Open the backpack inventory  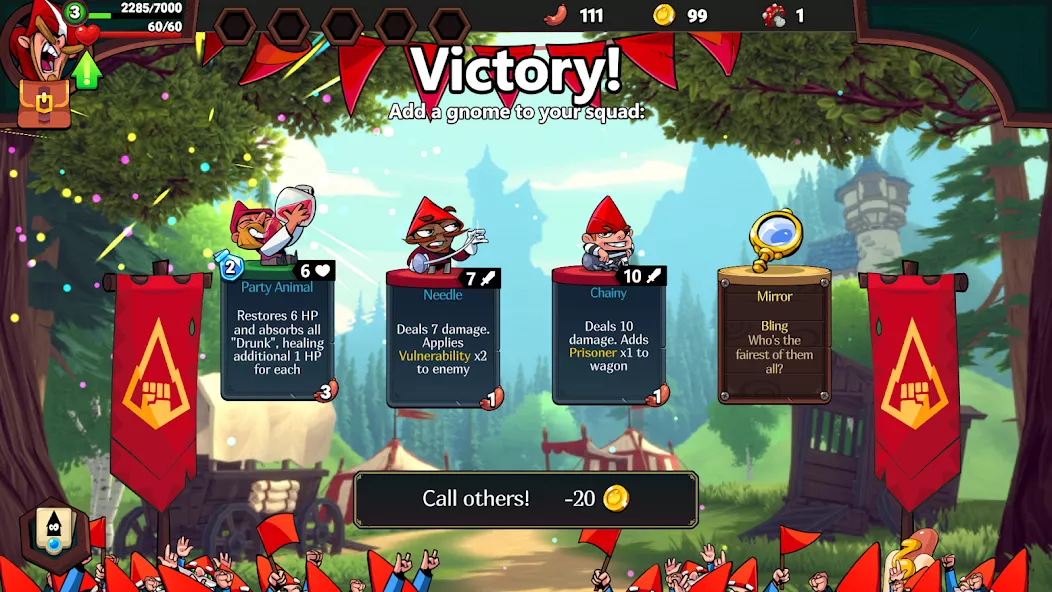pos(44,104)
